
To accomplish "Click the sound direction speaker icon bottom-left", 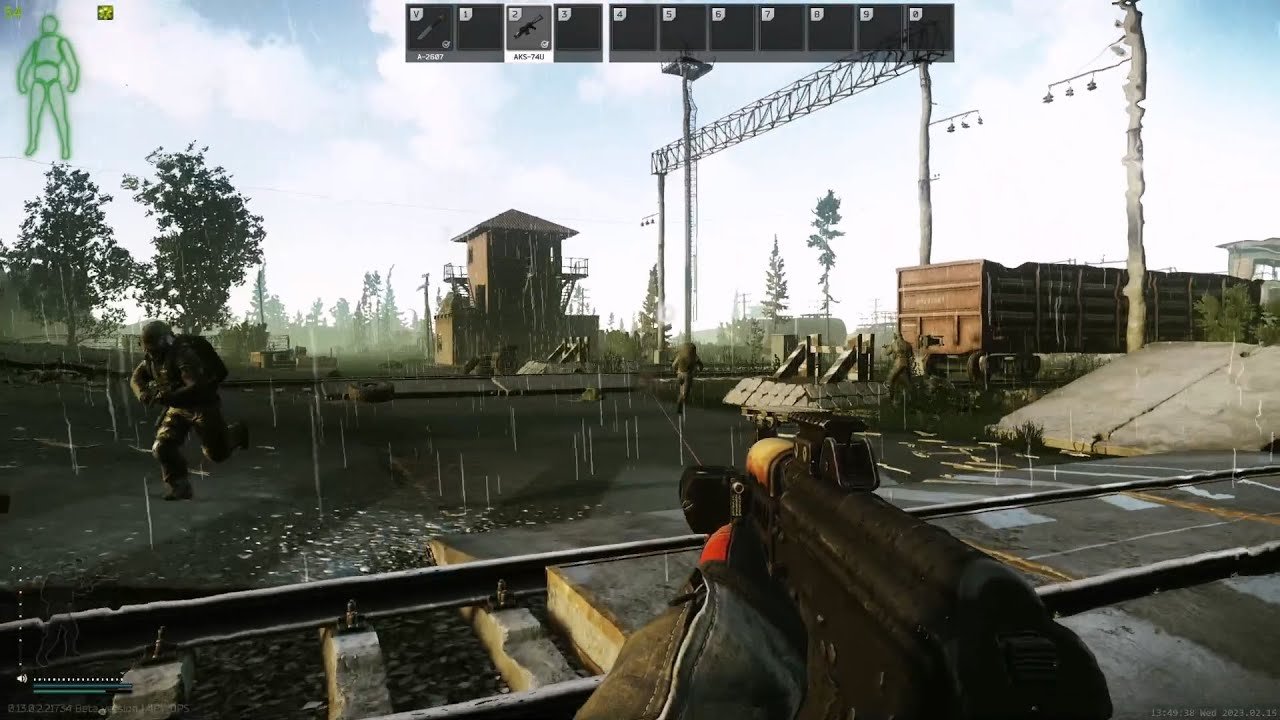I will (x=21, y=680).
